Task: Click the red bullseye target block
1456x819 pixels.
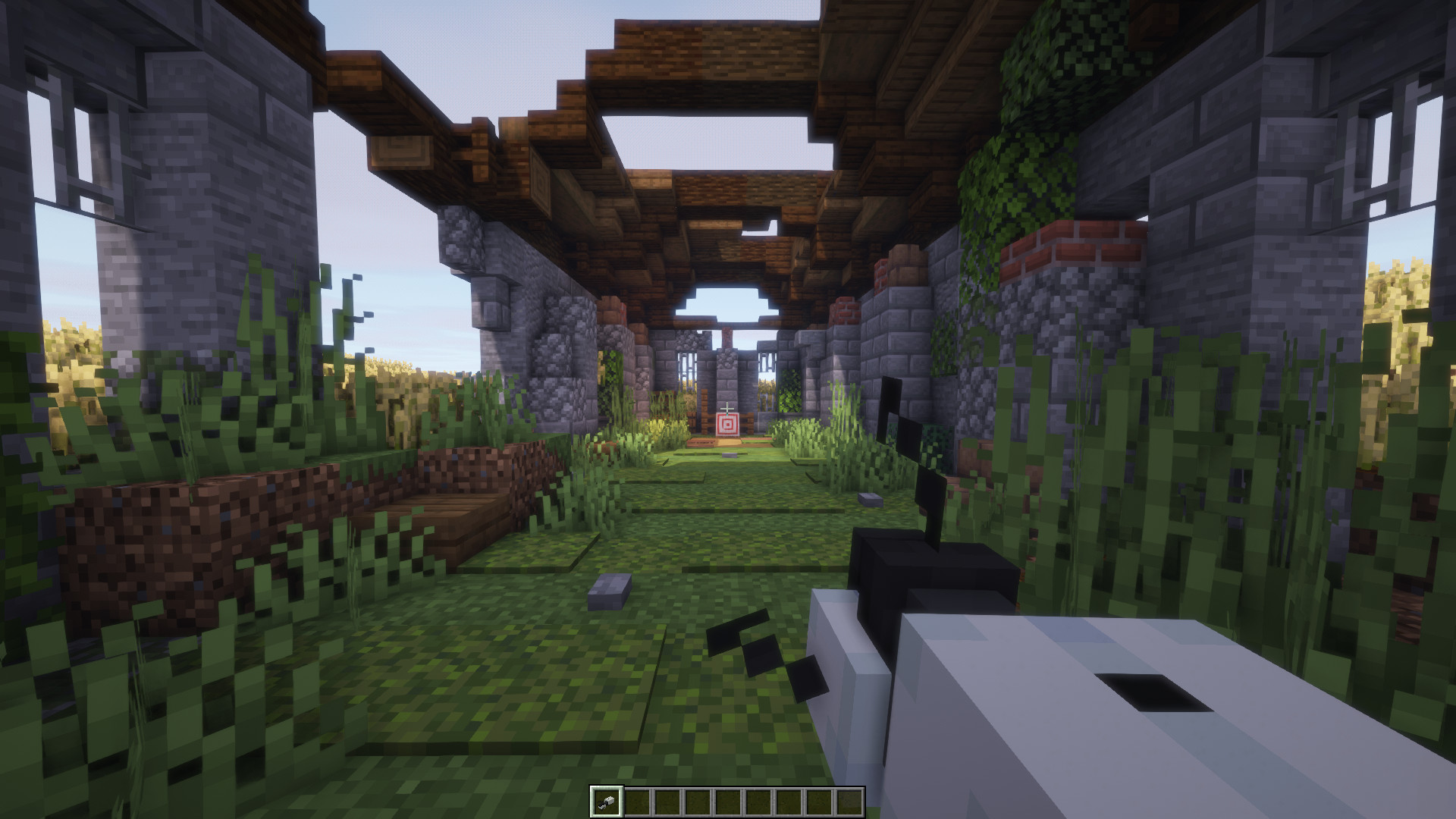Action: pyautogui.click(x=727, y=425)
